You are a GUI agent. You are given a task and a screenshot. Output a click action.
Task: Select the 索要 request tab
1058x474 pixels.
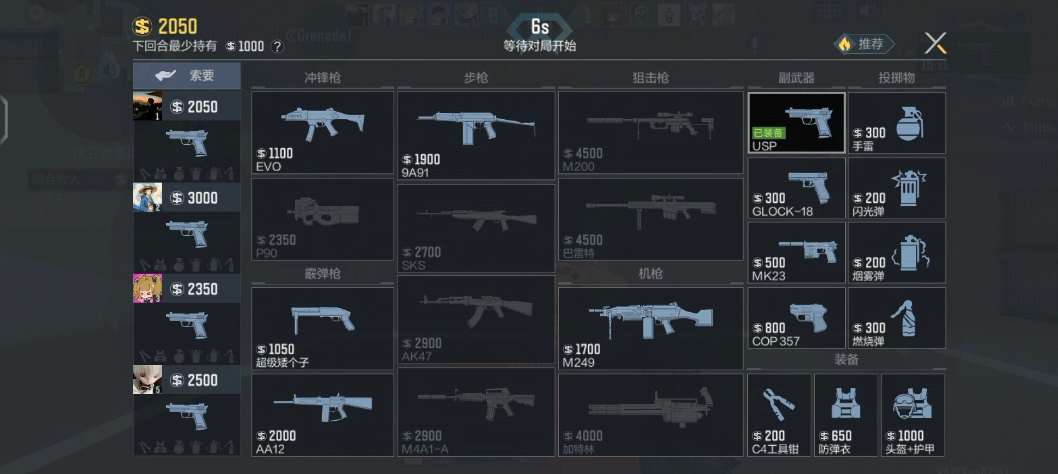[x=187, y=76]
